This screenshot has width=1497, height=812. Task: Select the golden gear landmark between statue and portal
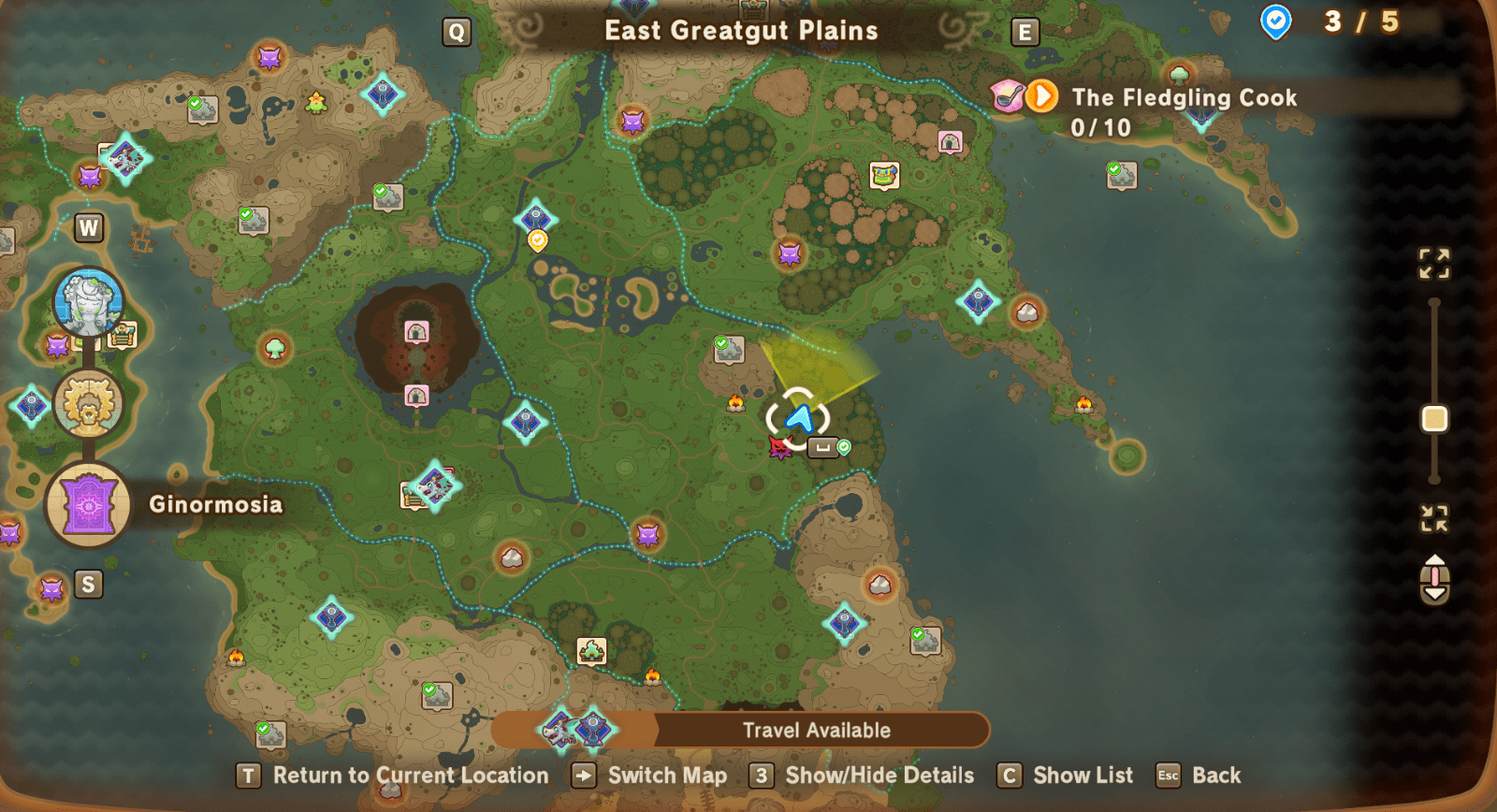pyautogui.click(x=88, y=404)
